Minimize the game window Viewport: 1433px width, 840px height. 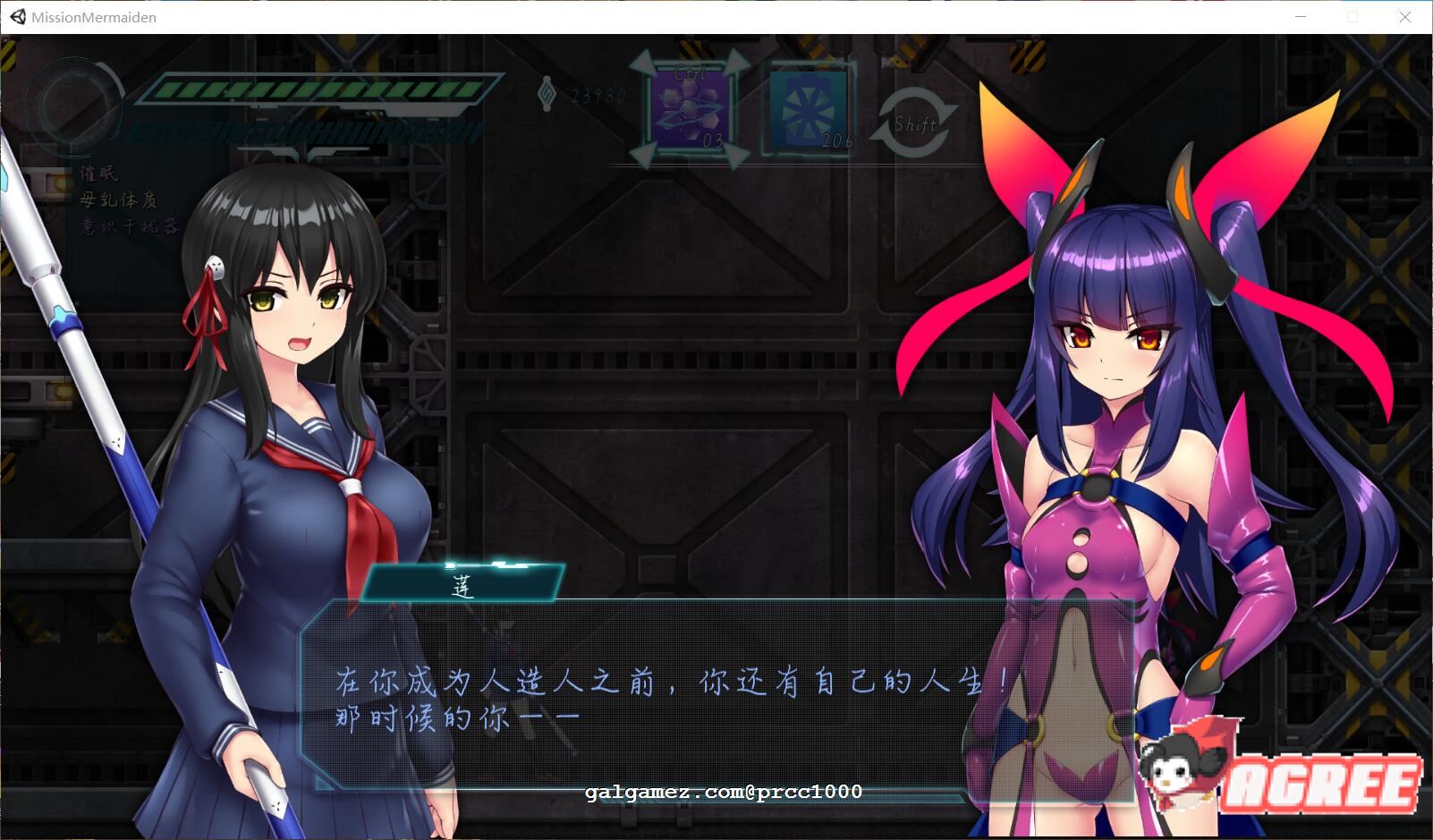pos(1301,17)
